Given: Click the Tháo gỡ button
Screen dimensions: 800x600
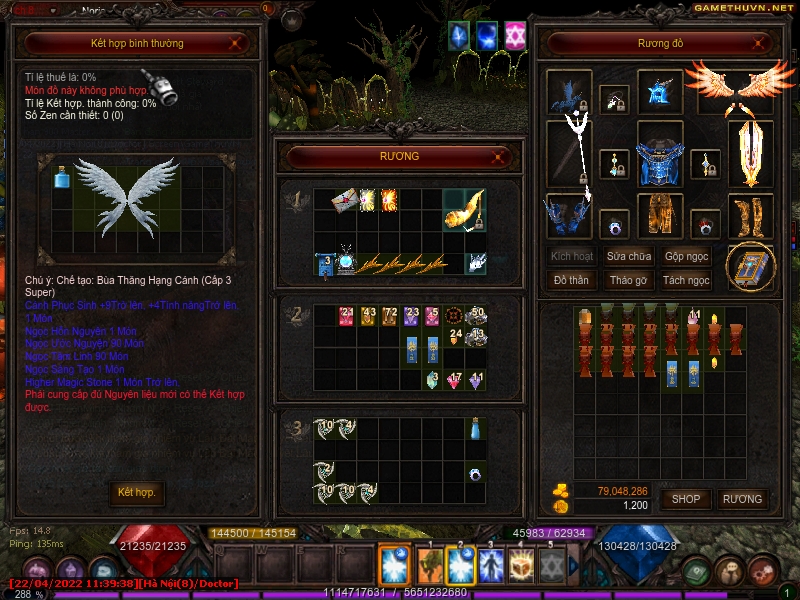Looking at the screenshot, I should point(629,281).
